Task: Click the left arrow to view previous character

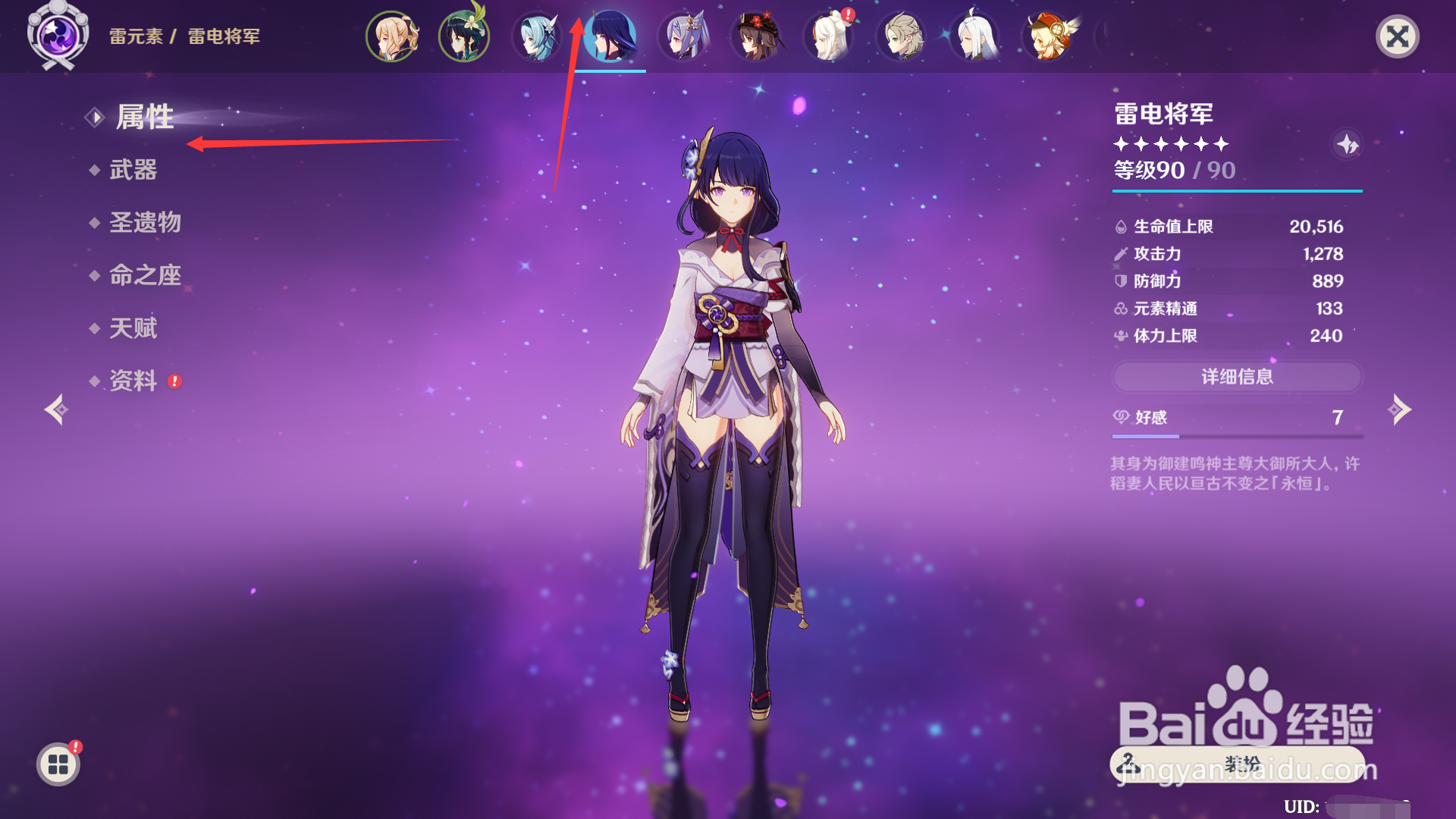Action: 58,410
